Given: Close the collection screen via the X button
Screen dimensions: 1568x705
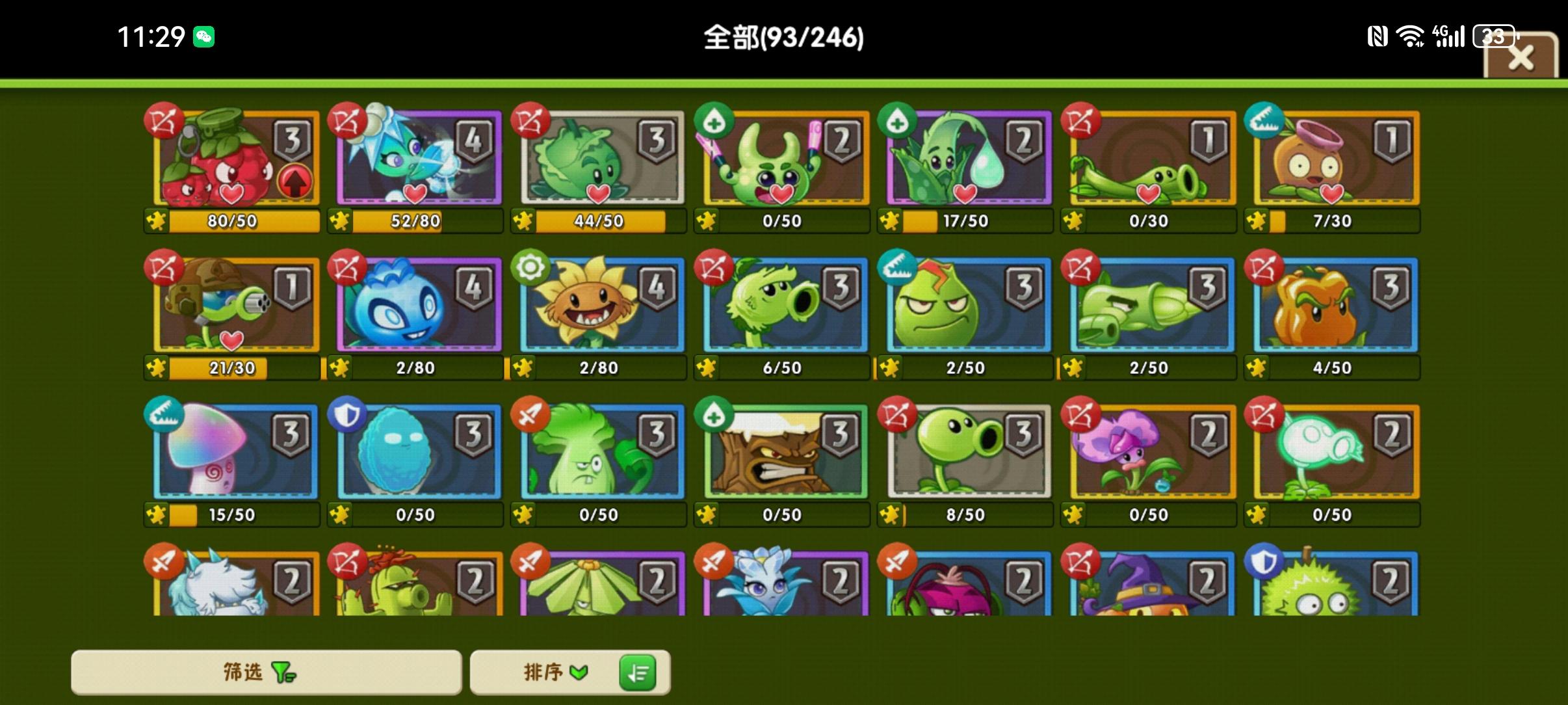Looking at the screenshot, I should pos(1522,57).
